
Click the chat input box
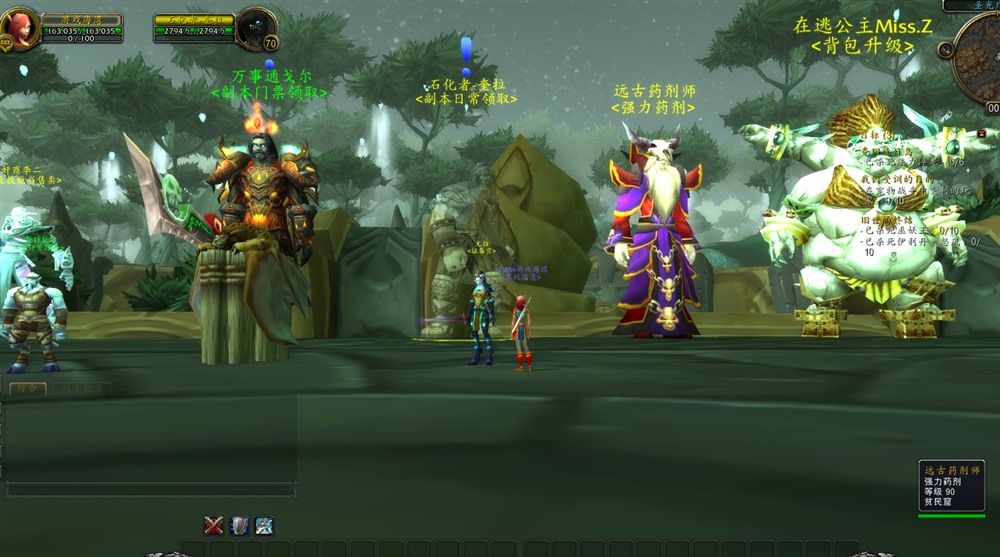tap(150, 491)
